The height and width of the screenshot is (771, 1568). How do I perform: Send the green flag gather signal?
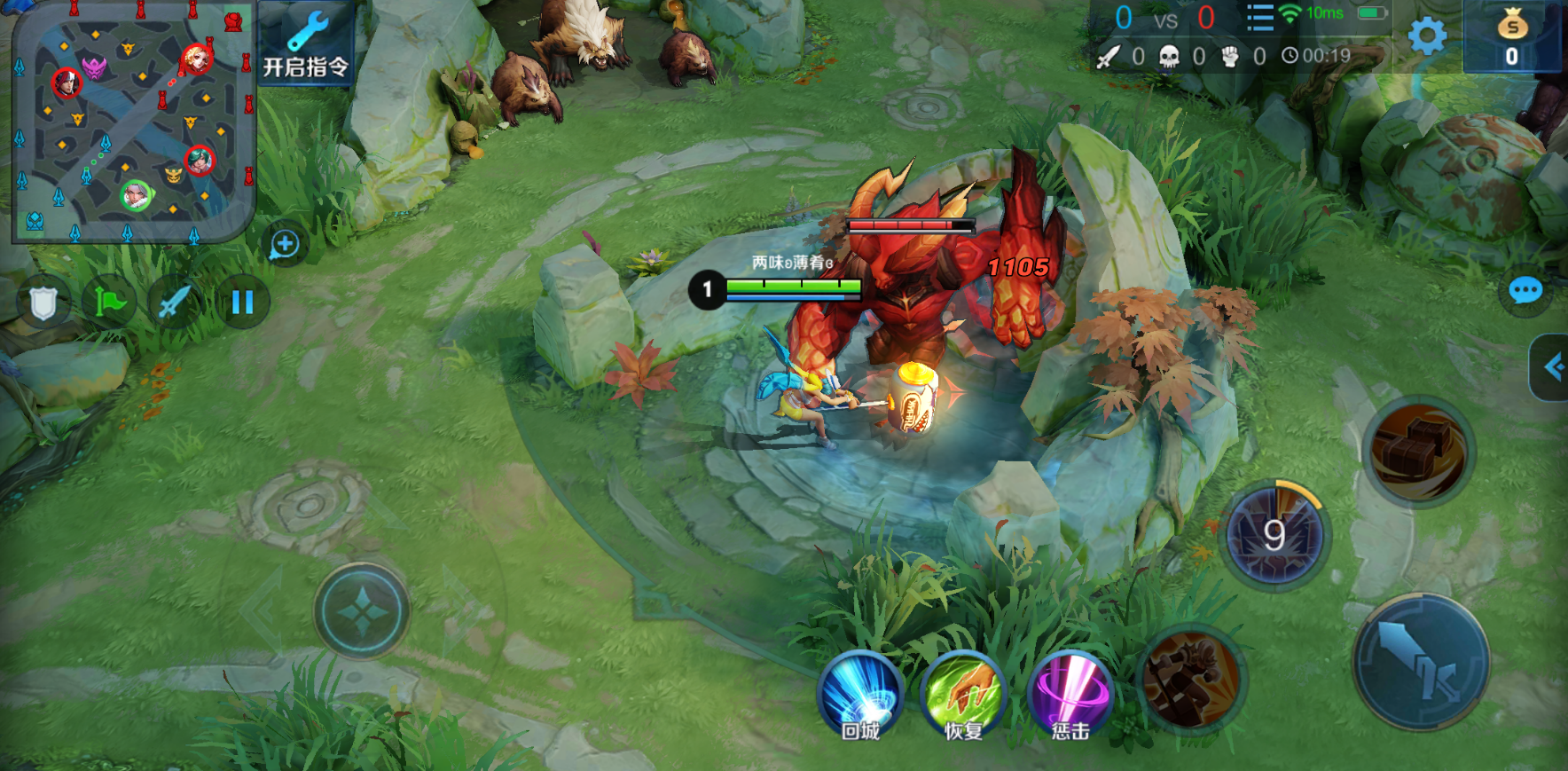pos(109,303)
